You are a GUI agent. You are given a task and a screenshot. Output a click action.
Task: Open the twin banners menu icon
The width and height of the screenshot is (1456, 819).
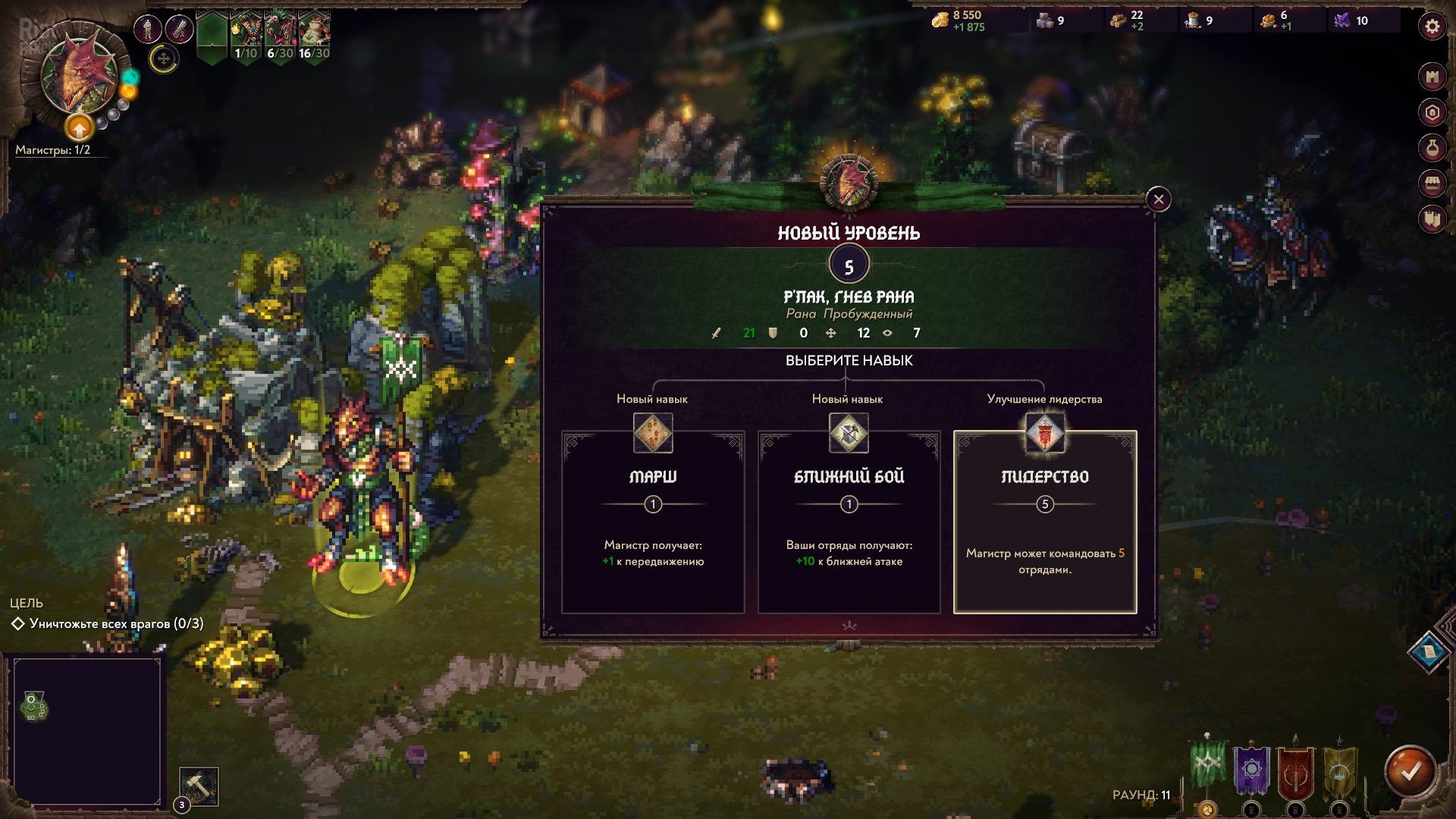(1432, 219)
